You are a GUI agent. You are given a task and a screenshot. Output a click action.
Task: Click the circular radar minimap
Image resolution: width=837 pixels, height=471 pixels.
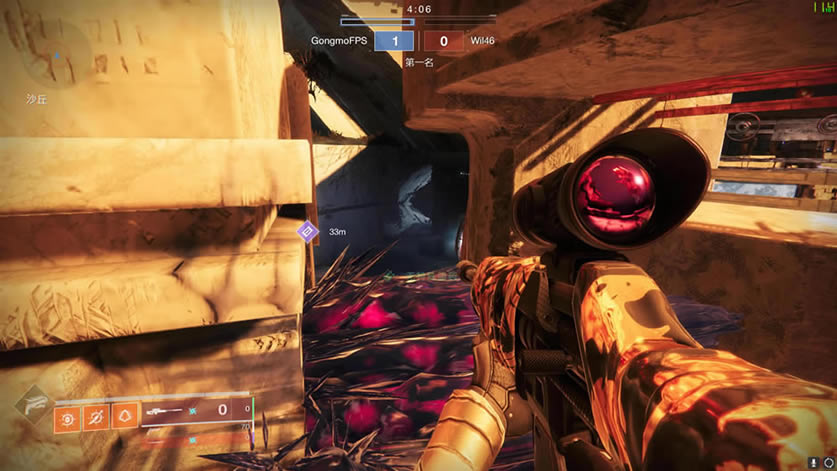(53, 53)
